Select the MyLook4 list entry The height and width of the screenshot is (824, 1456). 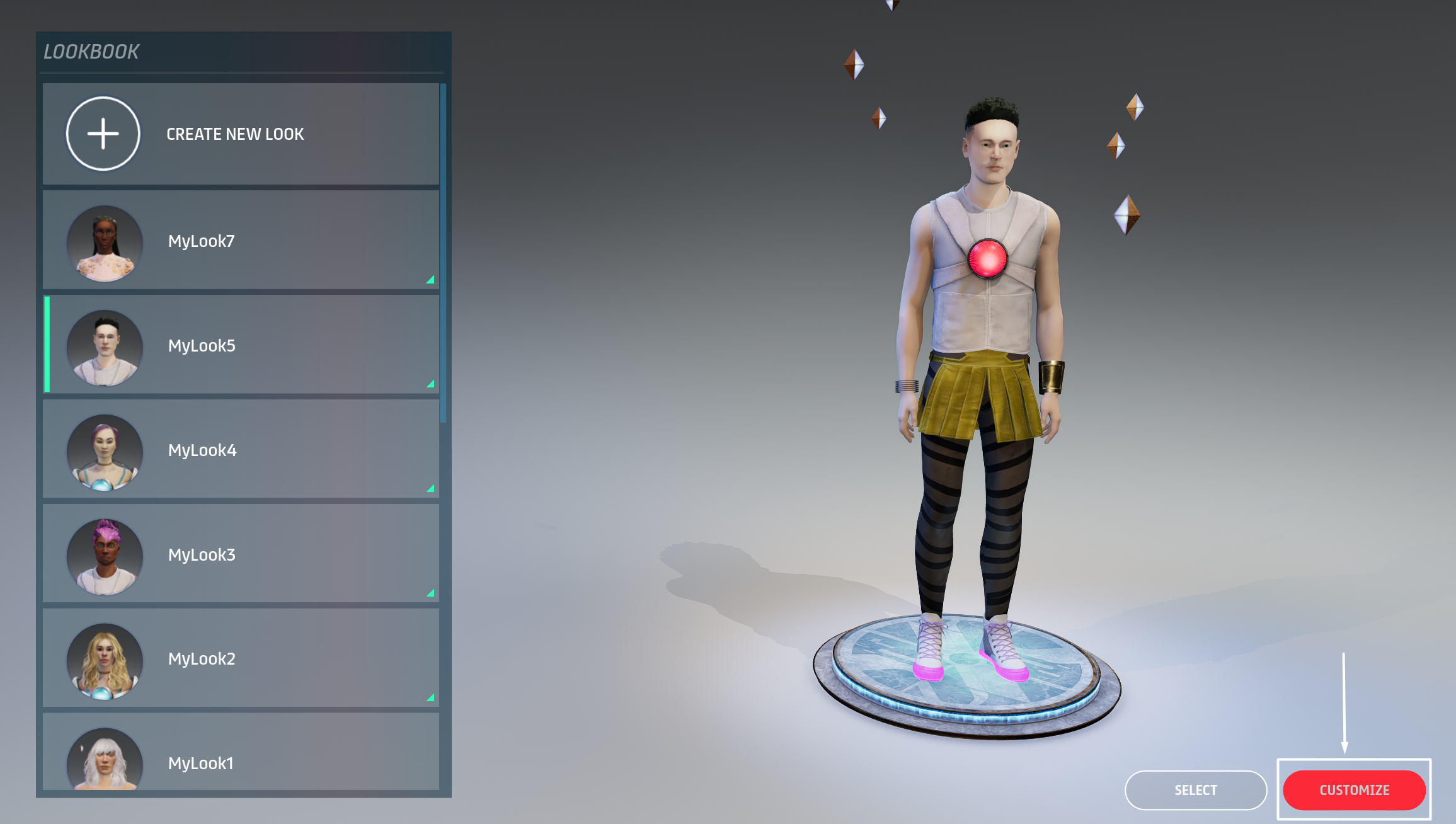[x=252, y=450]
